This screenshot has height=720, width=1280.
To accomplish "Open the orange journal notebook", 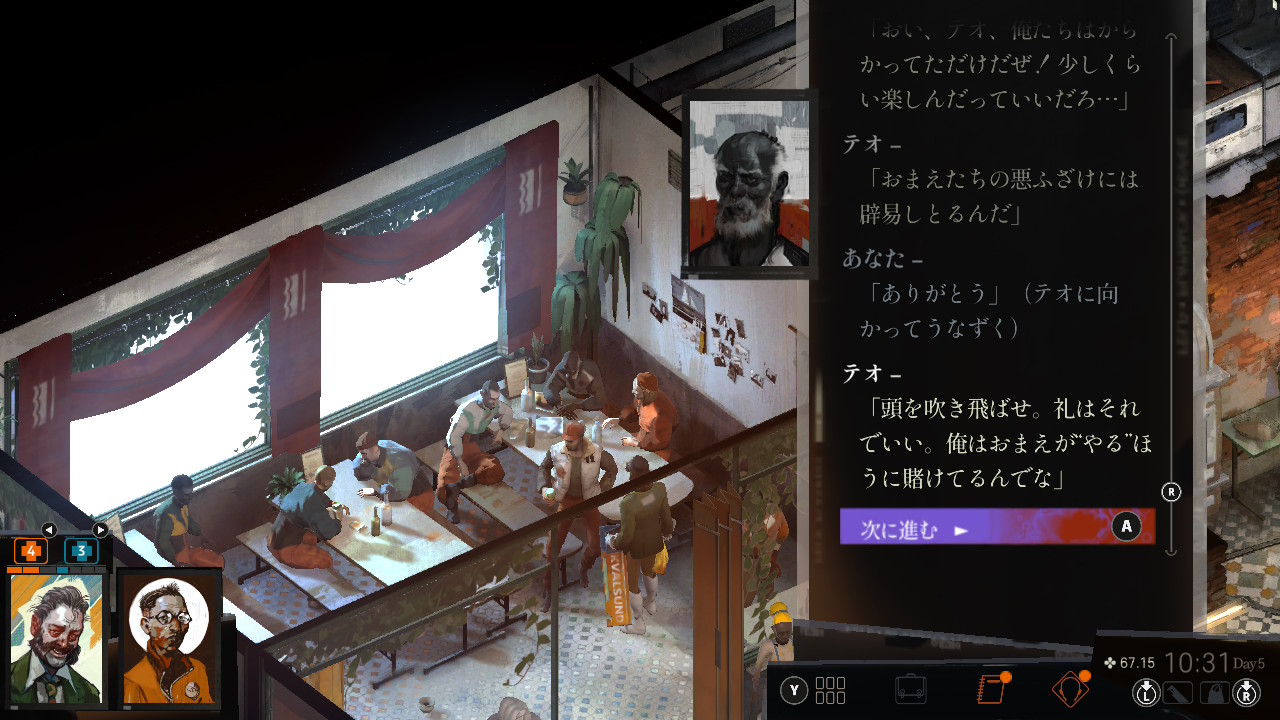I will (x=990, y=690).
